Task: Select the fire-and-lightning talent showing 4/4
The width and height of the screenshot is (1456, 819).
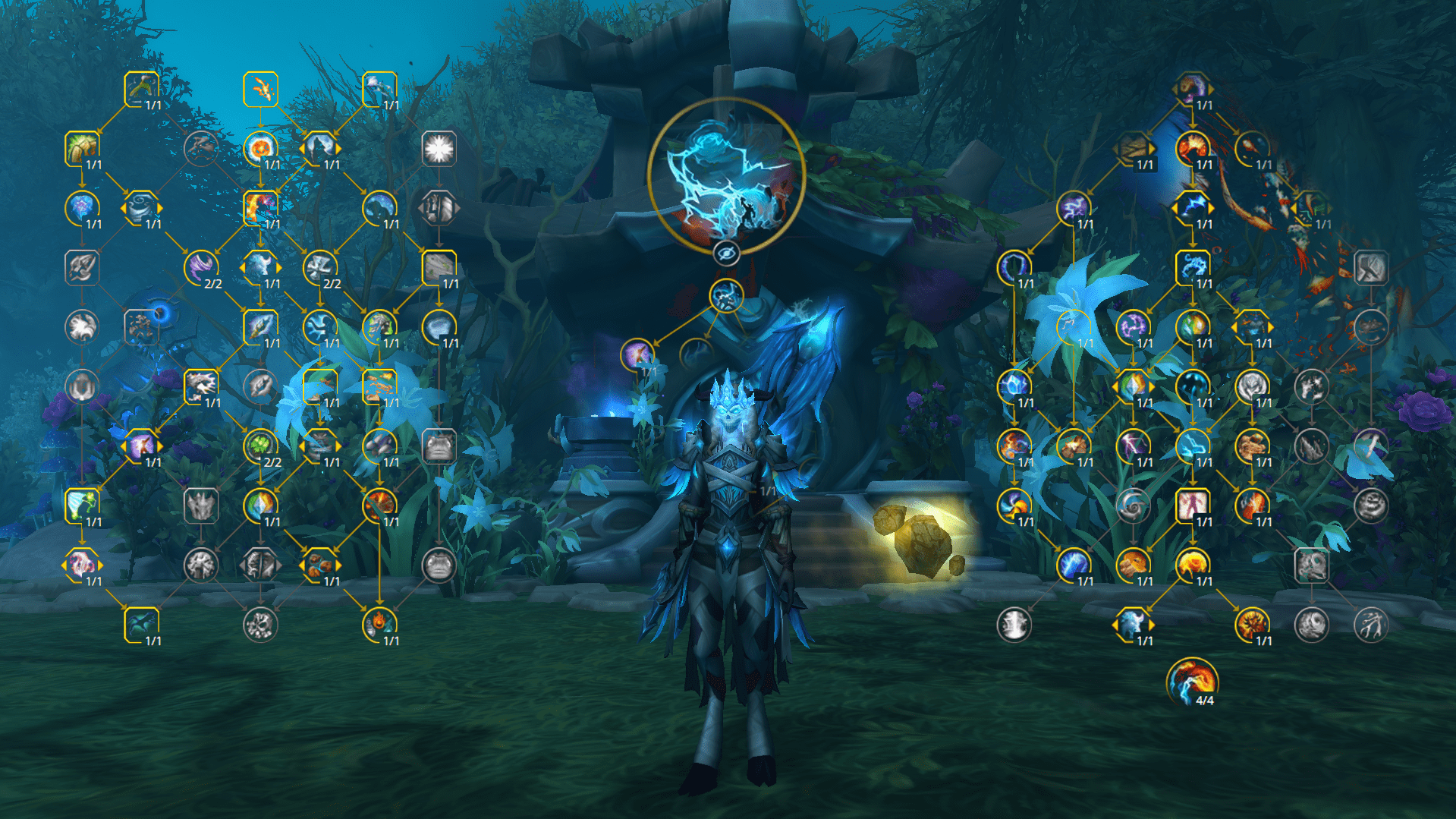Action: click(1192, 681)
